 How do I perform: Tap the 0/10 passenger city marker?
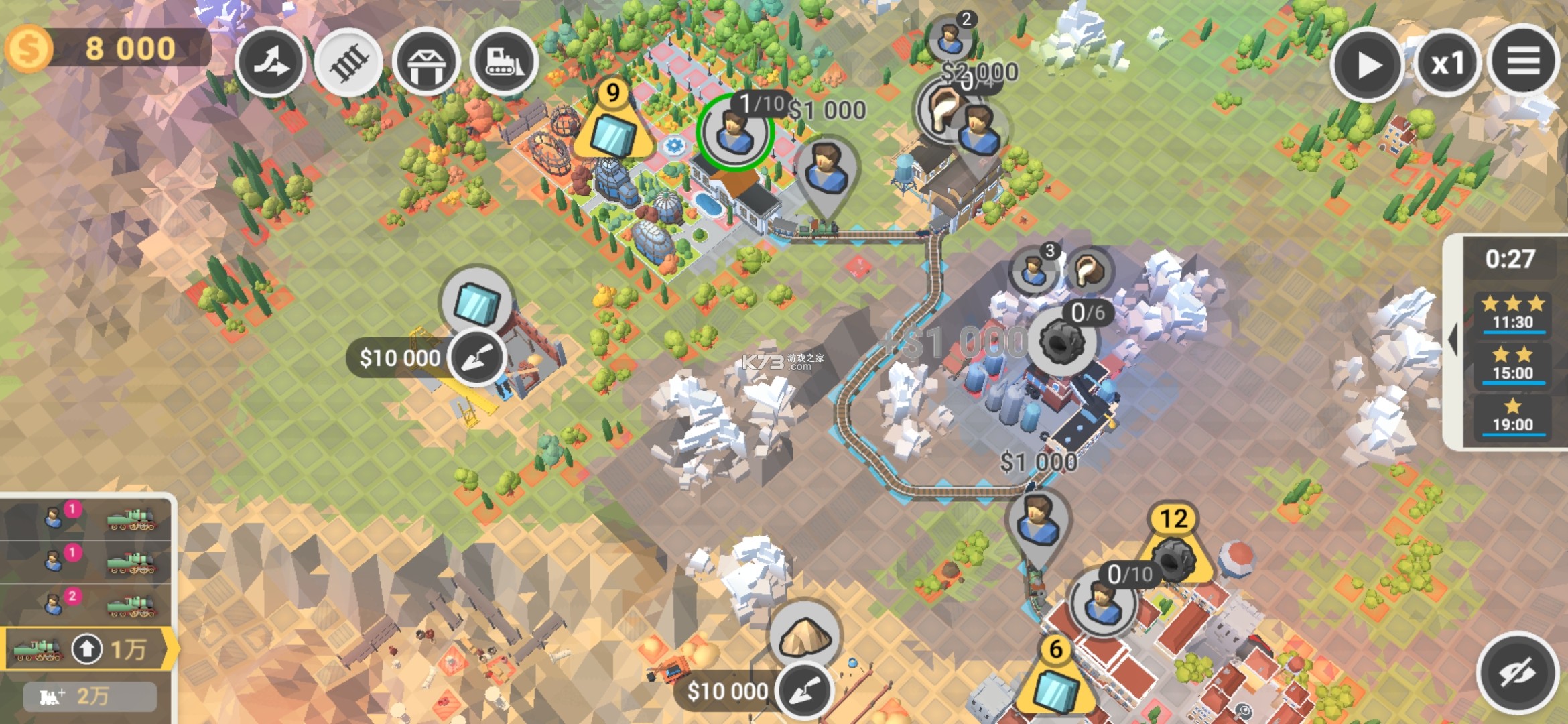pos(1103,603)
